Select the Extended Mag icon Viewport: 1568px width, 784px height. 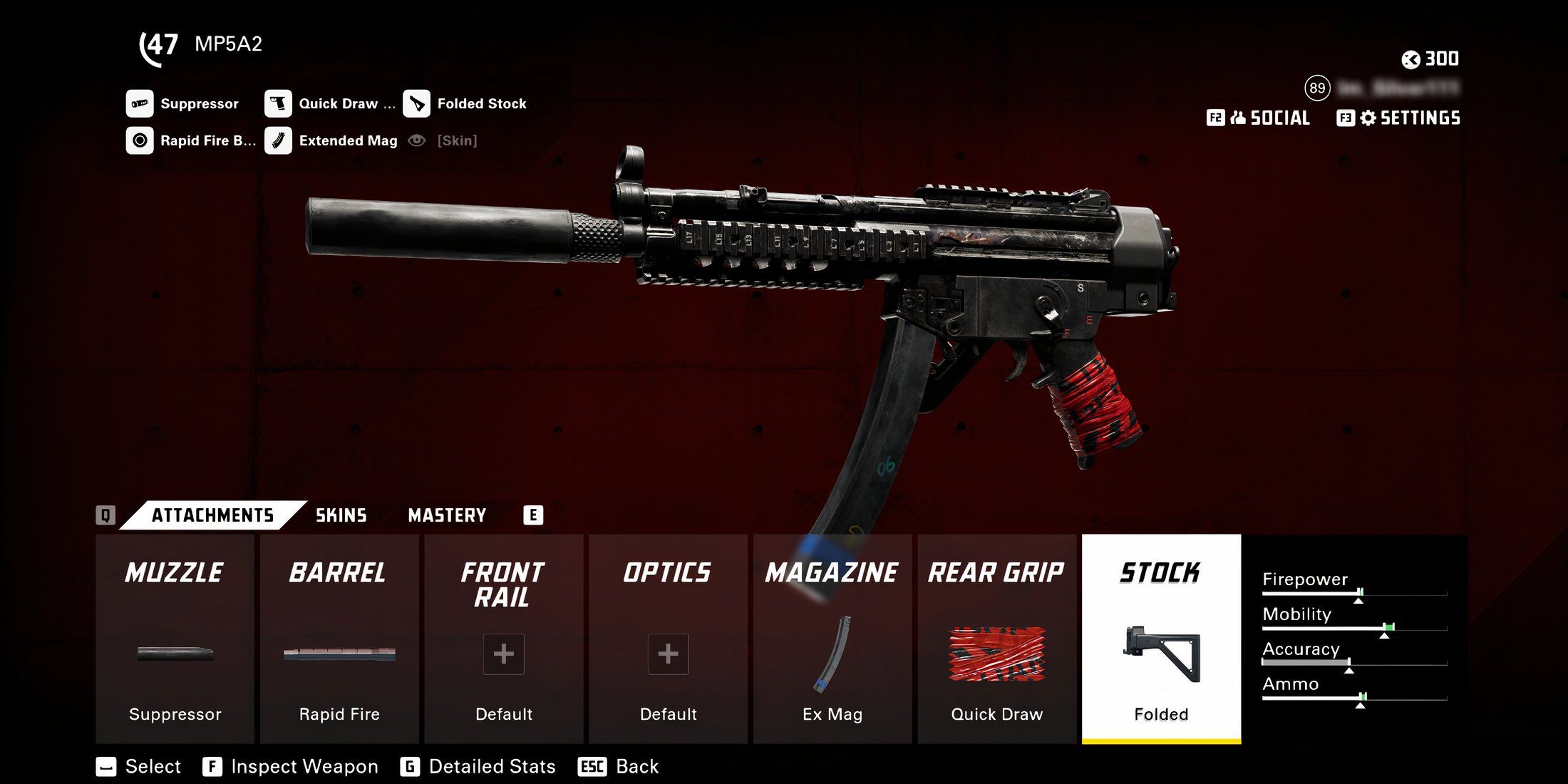[279, 140]
